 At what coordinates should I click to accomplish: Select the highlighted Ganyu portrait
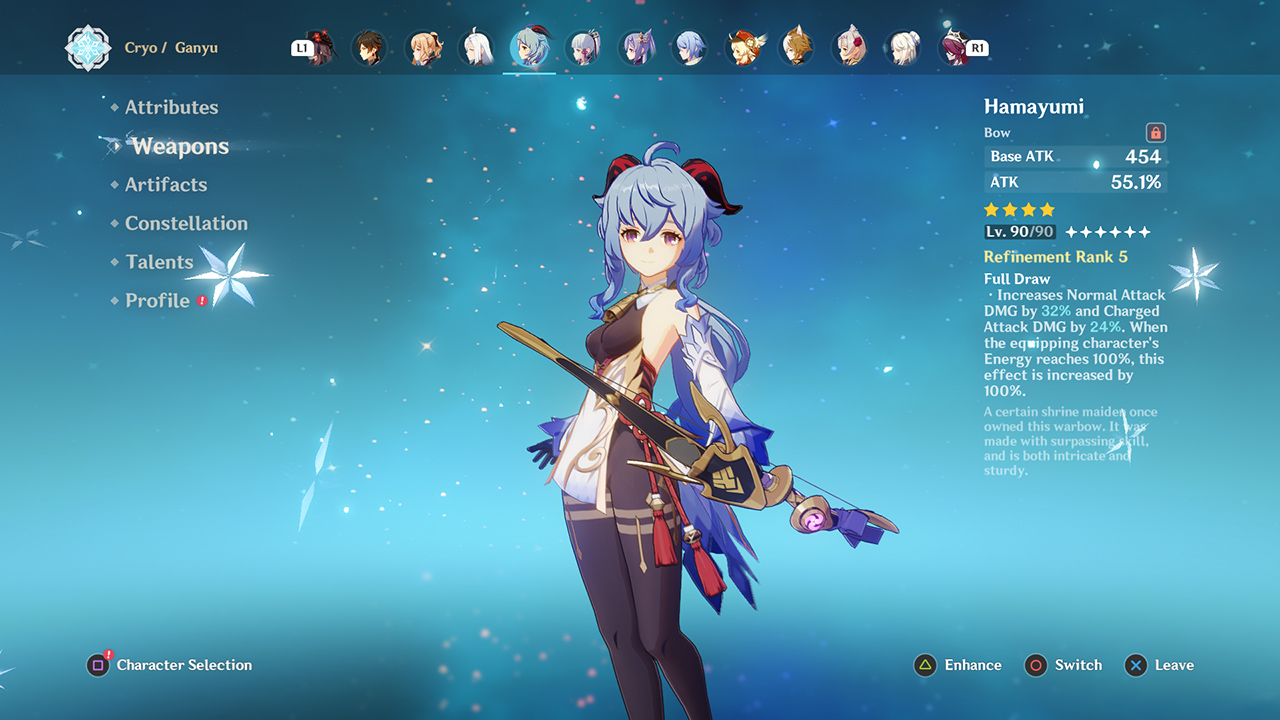(529, 48)
